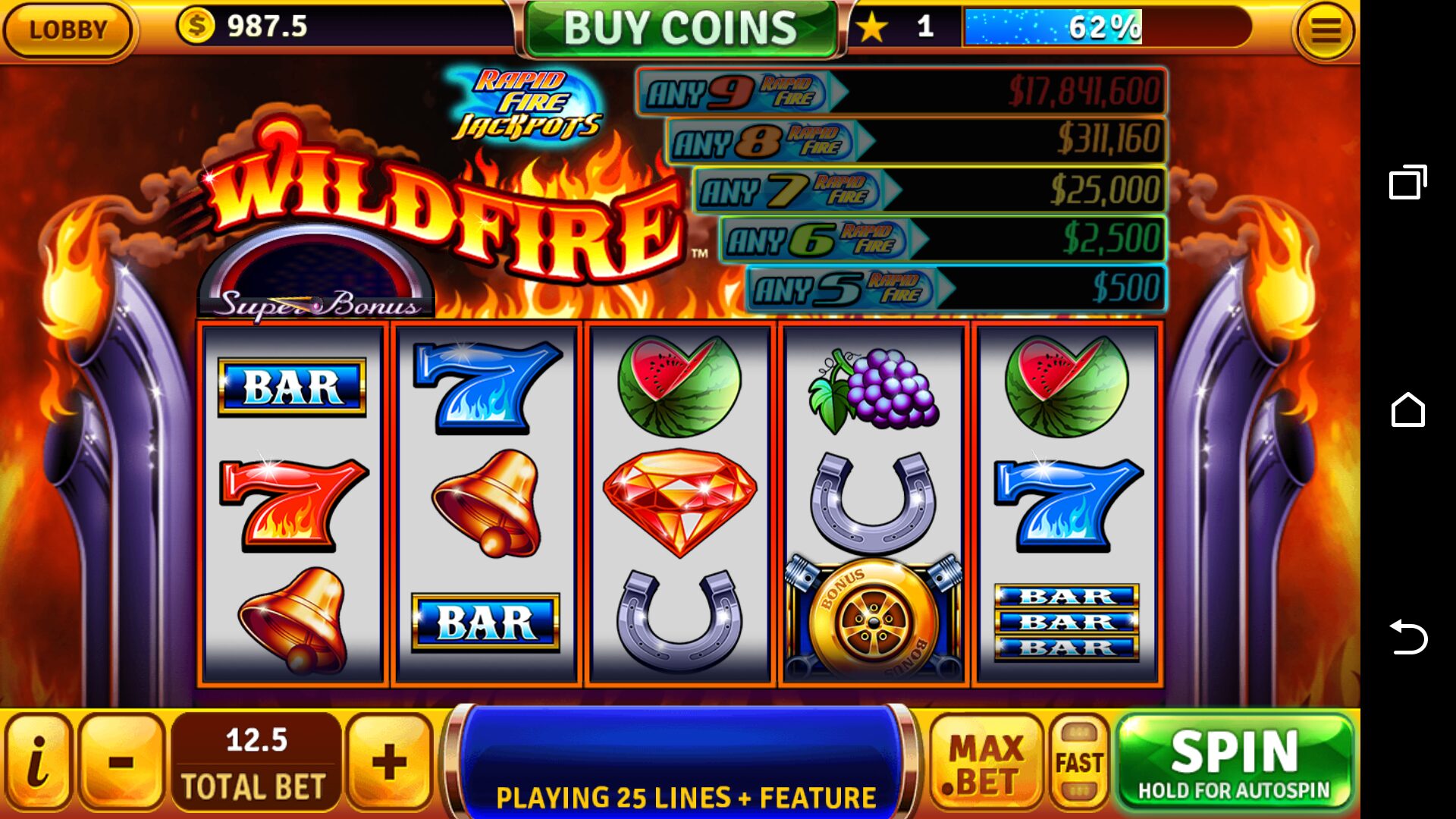1456x819 pixels.
Task: Decrease total bet with the minus button
Action: (x=121, y=762)
